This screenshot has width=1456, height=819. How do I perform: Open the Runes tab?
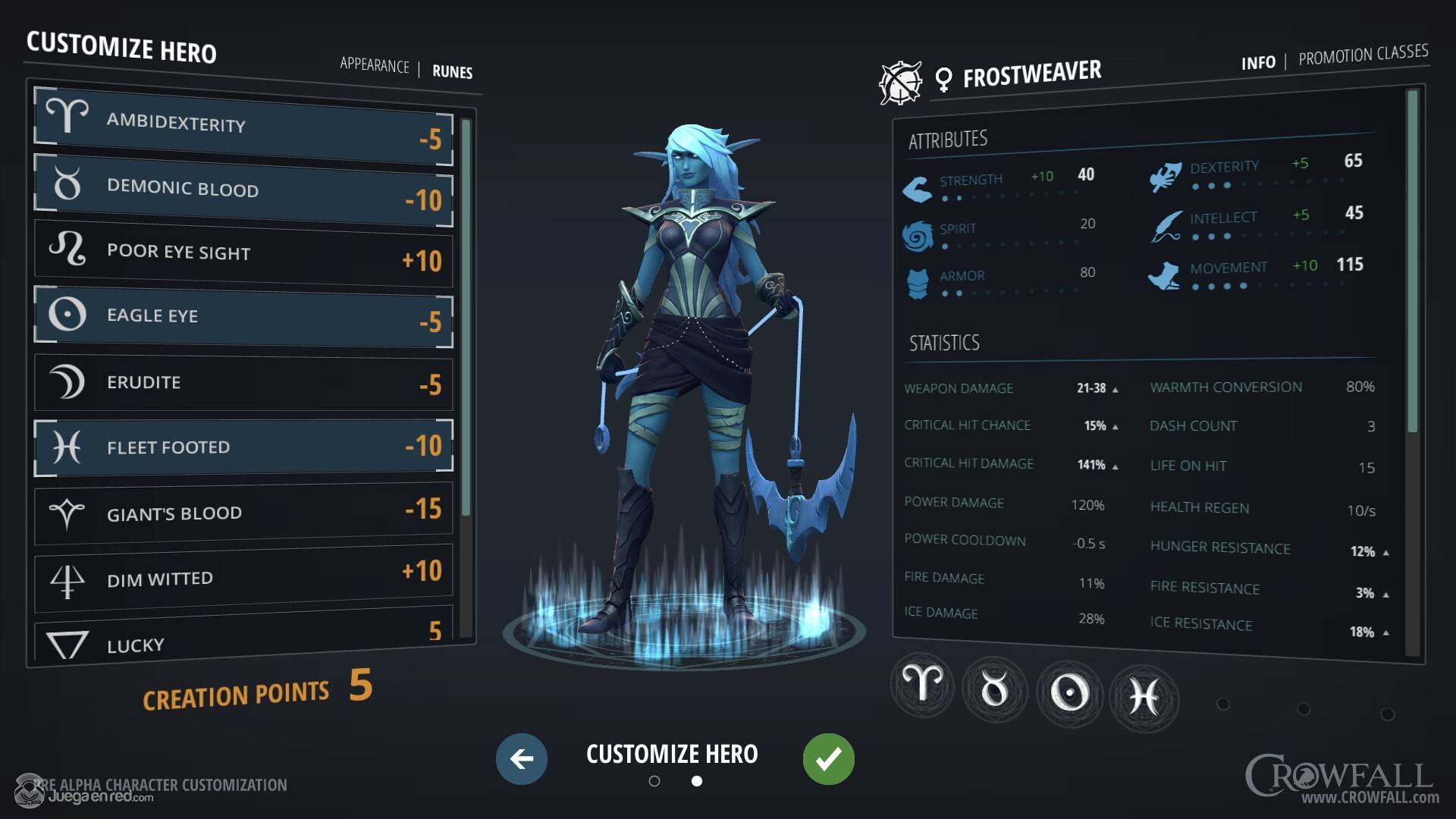[x=452, y=72]
